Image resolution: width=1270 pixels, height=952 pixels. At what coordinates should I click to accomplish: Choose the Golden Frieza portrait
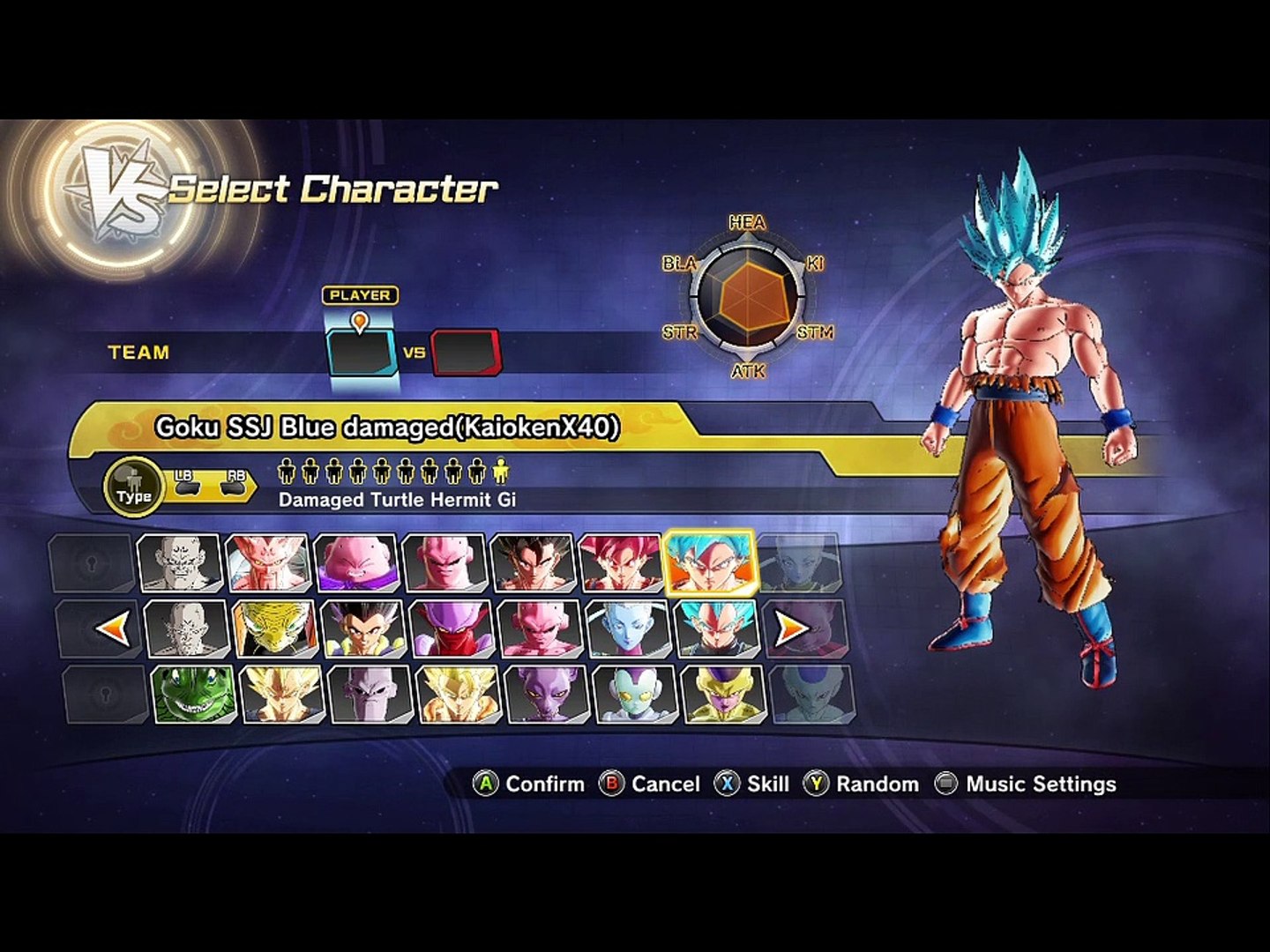tap(722, 695)
